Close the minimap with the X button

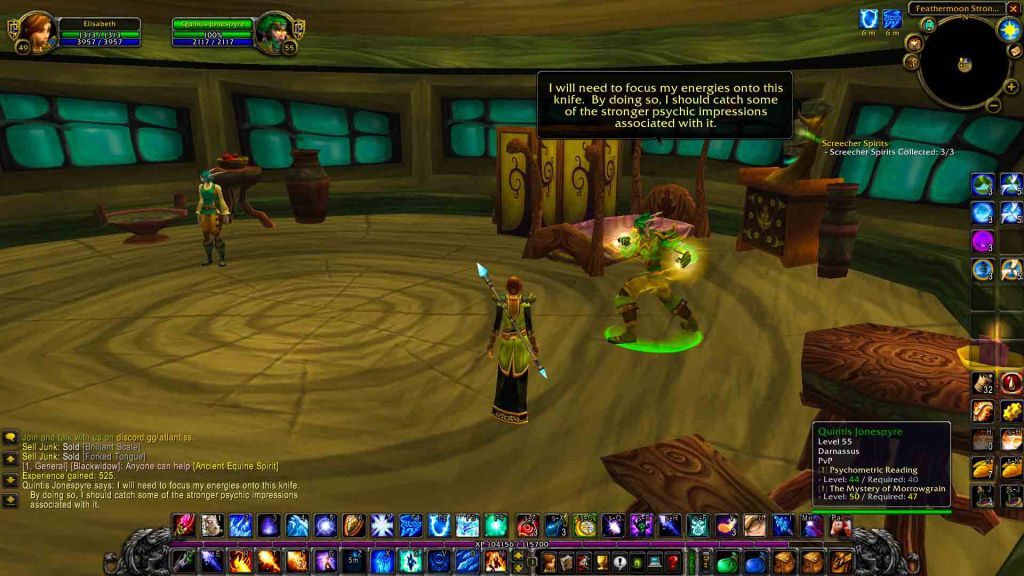(1015, 9)
